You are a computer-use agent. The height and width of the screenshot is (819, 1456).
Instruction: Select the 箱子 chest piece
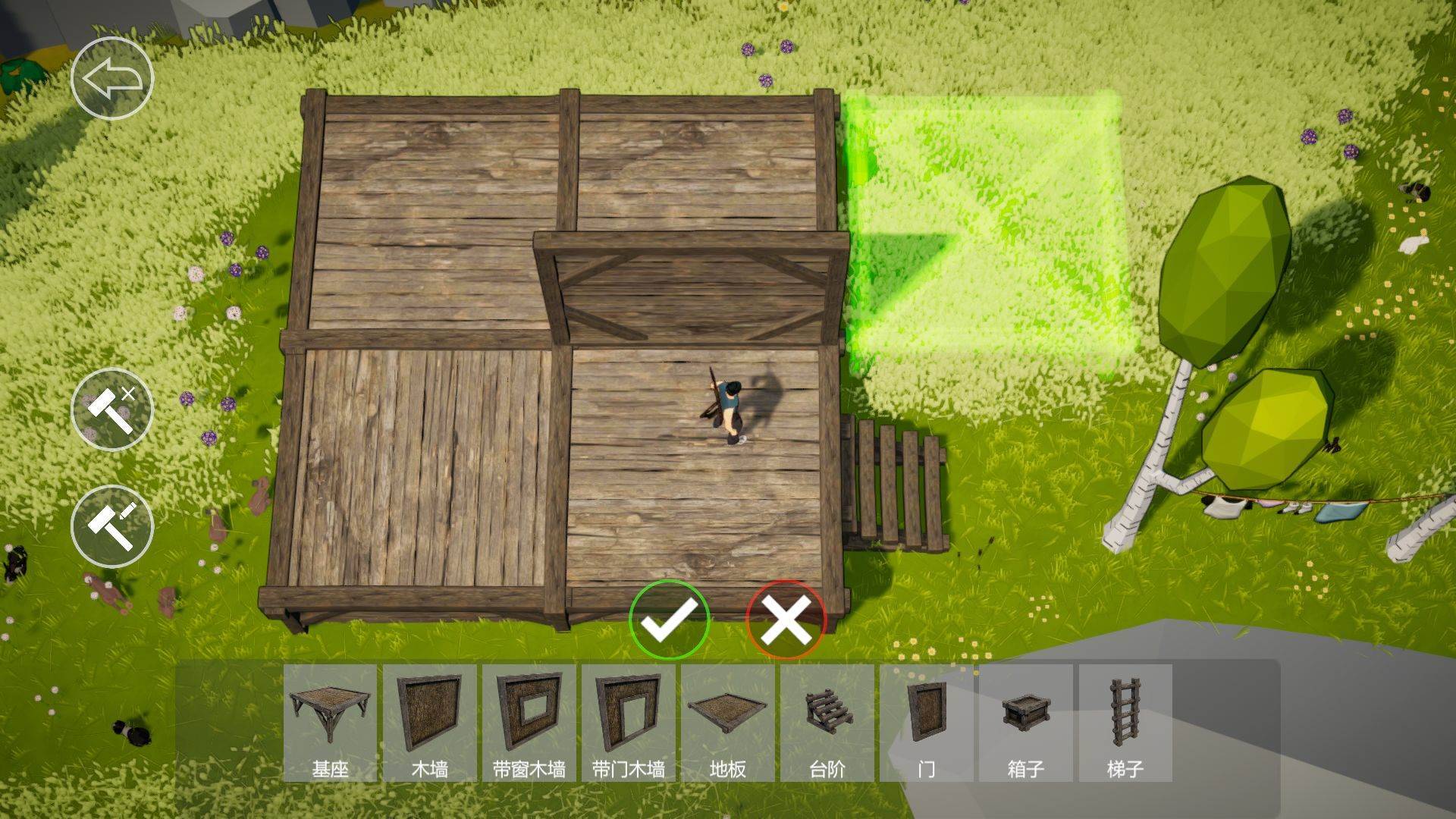pos(1026,723)
